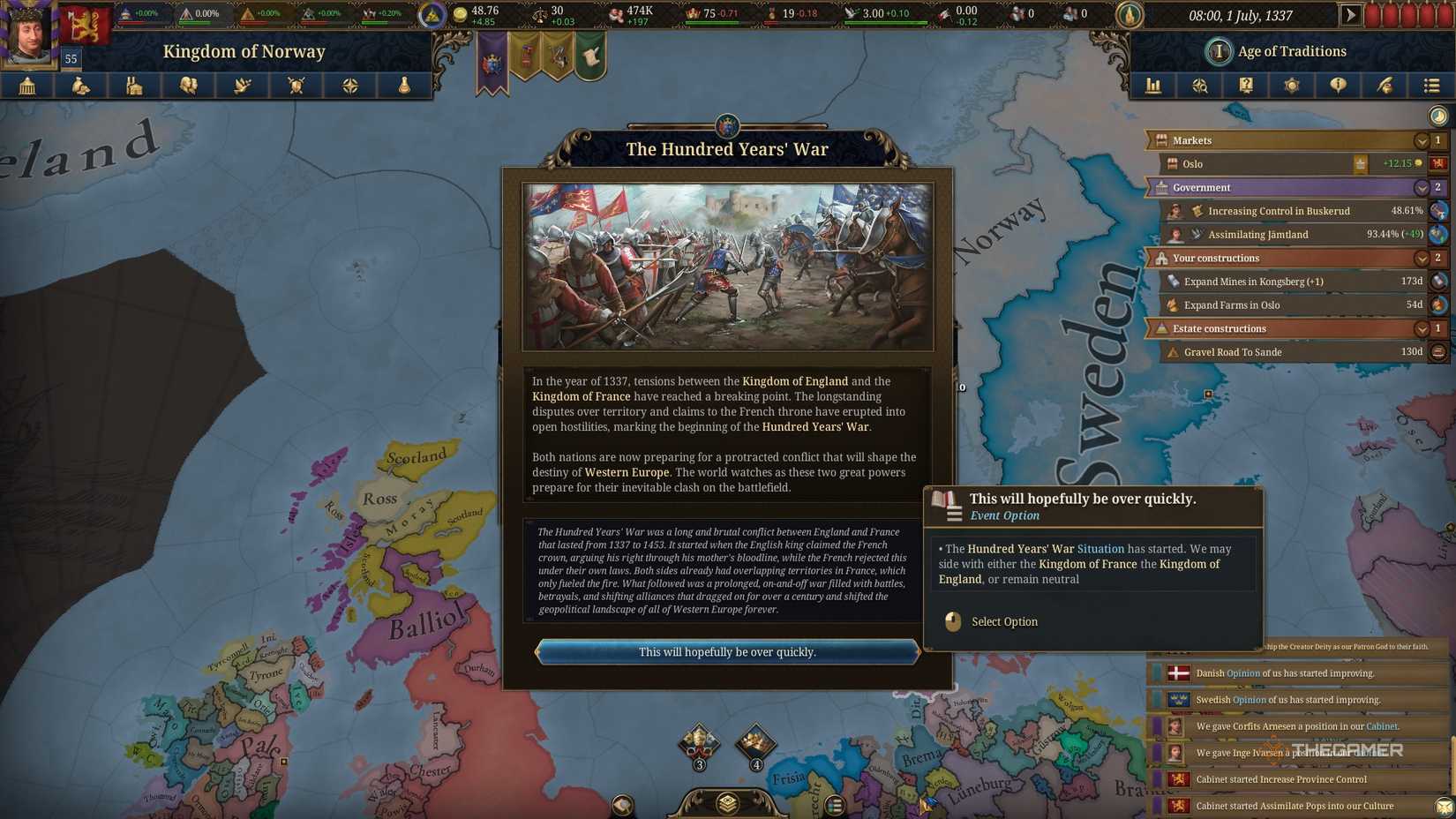
Task: Click the Age of Traditions banner
Action: 1277,50
